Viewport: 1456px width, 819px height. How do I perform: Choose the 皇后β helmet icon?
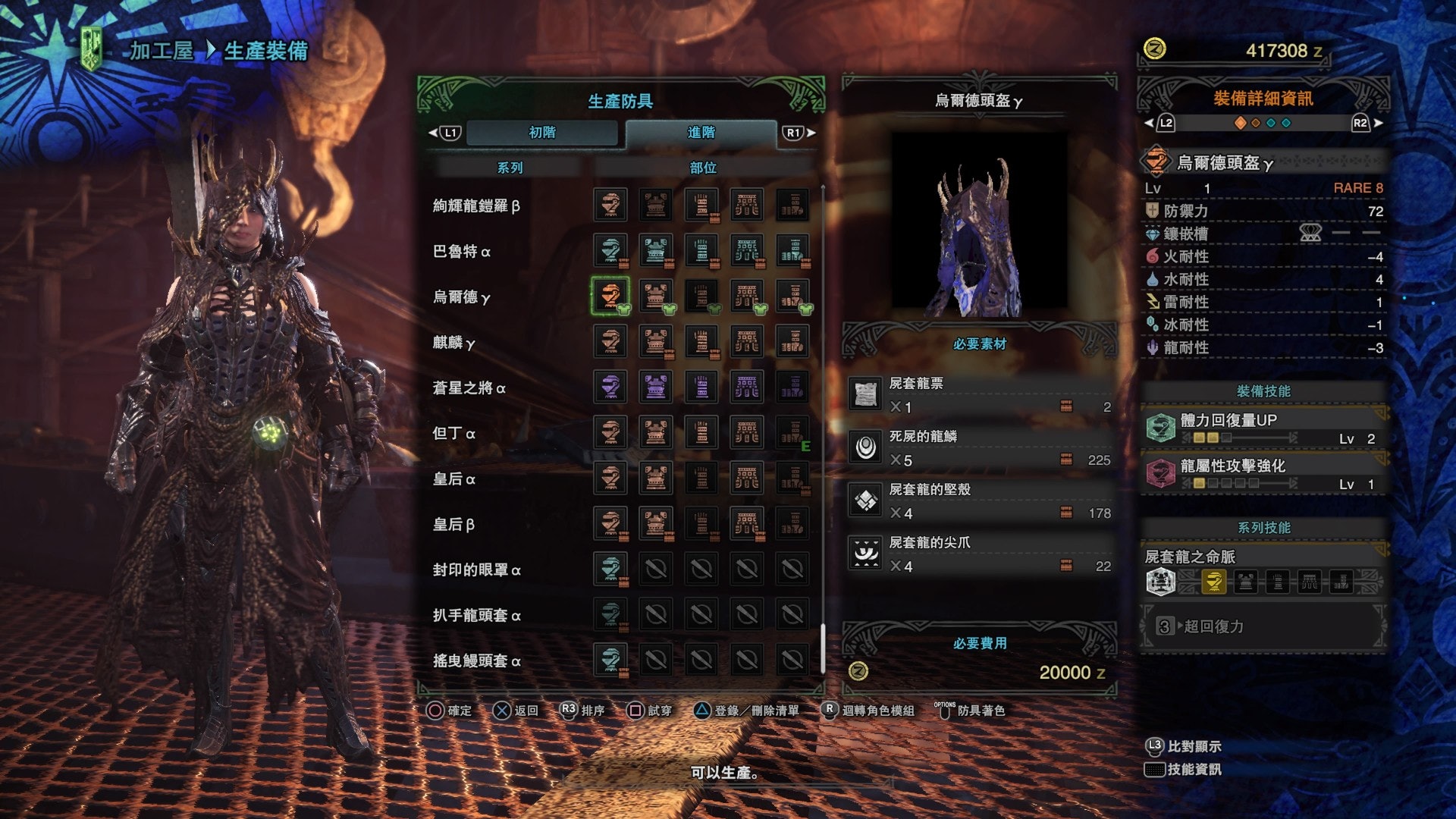(610, 524)
